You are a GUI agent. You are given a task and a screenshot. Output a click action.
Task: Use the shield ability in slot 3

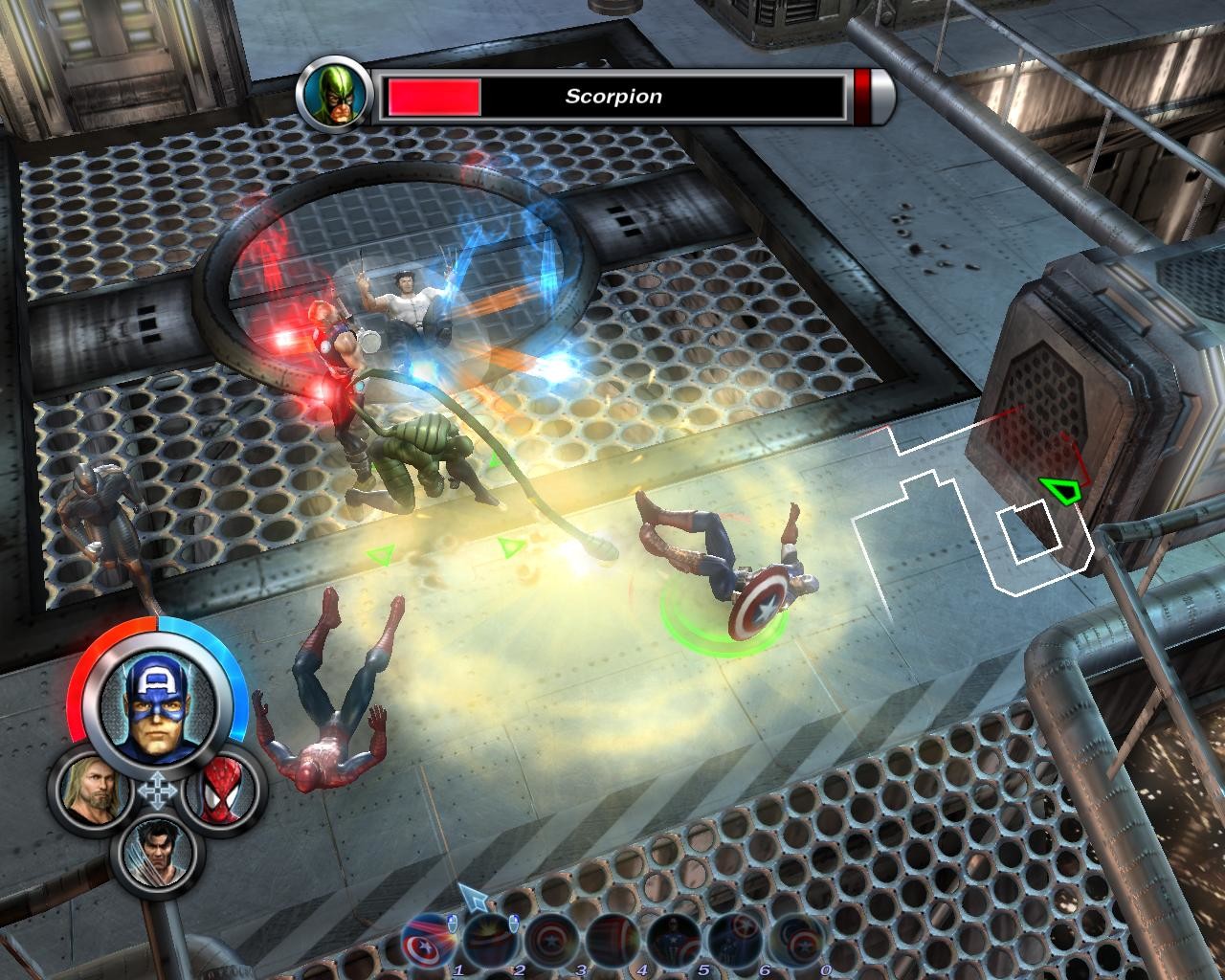tap(551, 942)
